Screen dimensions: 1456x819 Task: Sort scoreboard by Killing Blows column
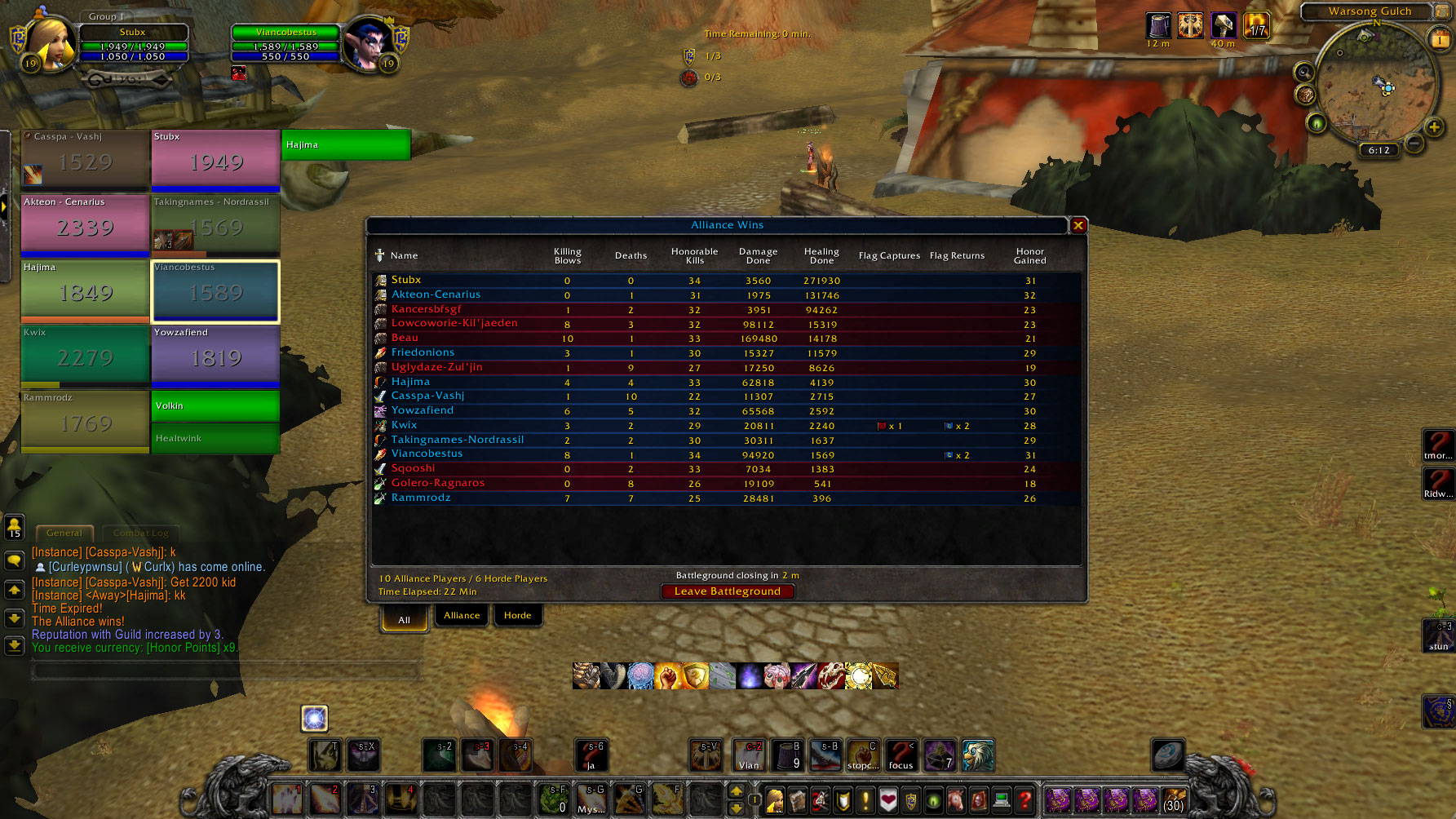point(567,256)
